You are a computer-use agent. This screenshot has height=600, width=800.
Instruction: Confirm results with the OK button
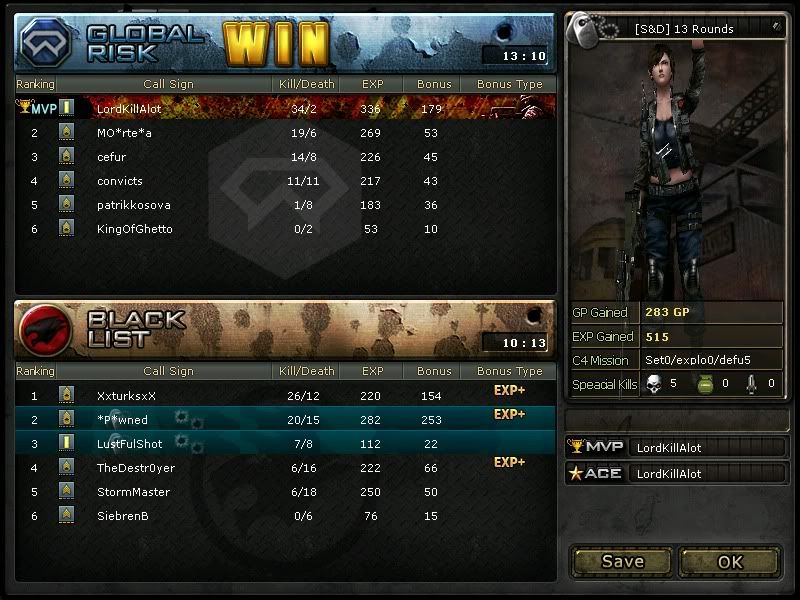click(x=730, y=561)
